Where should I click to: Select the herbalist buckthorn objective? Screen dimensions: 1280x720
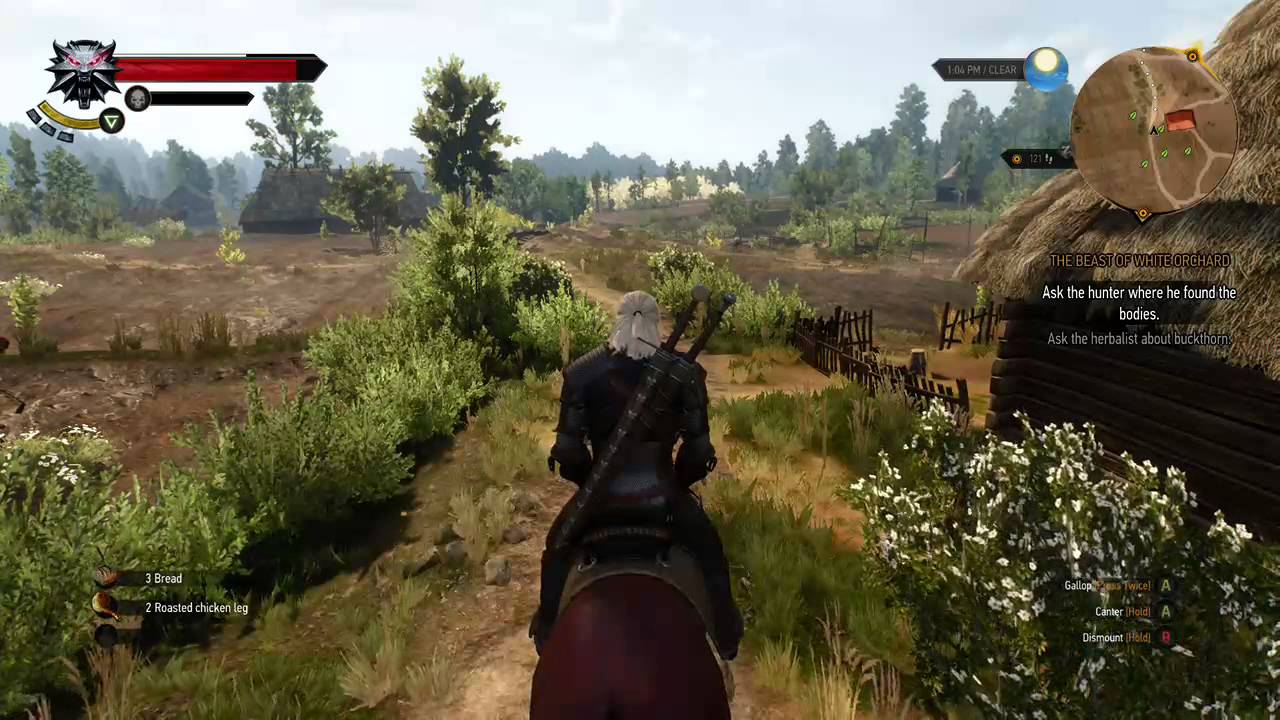coord(1139,339)
